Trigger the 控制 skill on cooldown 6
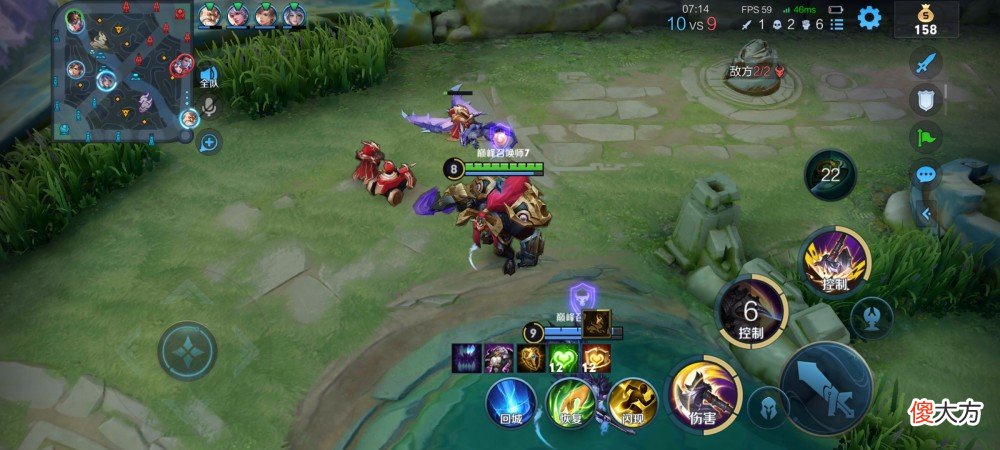Viewport: 1000px width, 450px height. click(751, 309)
